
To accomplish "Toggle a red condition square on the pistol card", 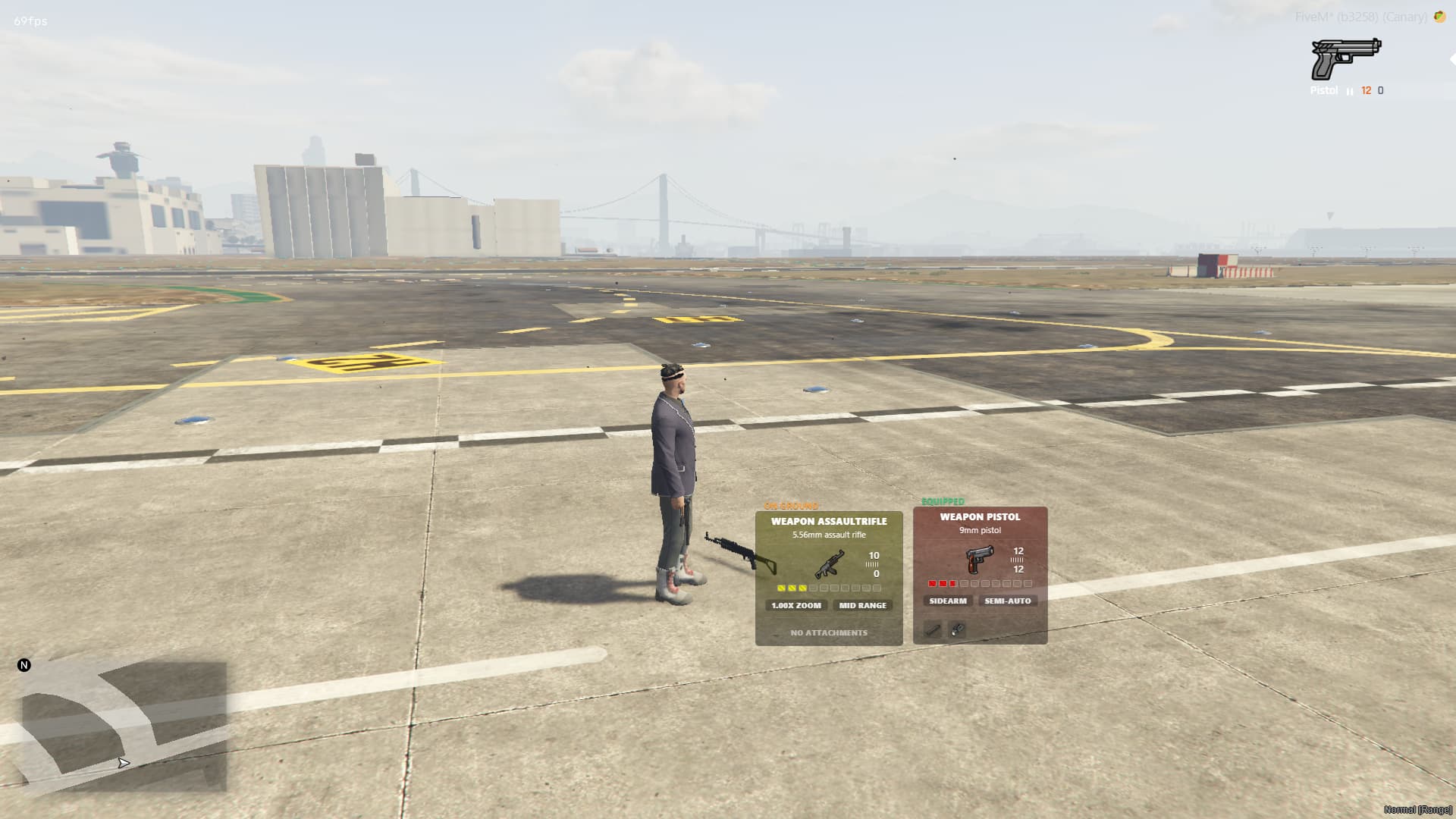I will (930, 582).
